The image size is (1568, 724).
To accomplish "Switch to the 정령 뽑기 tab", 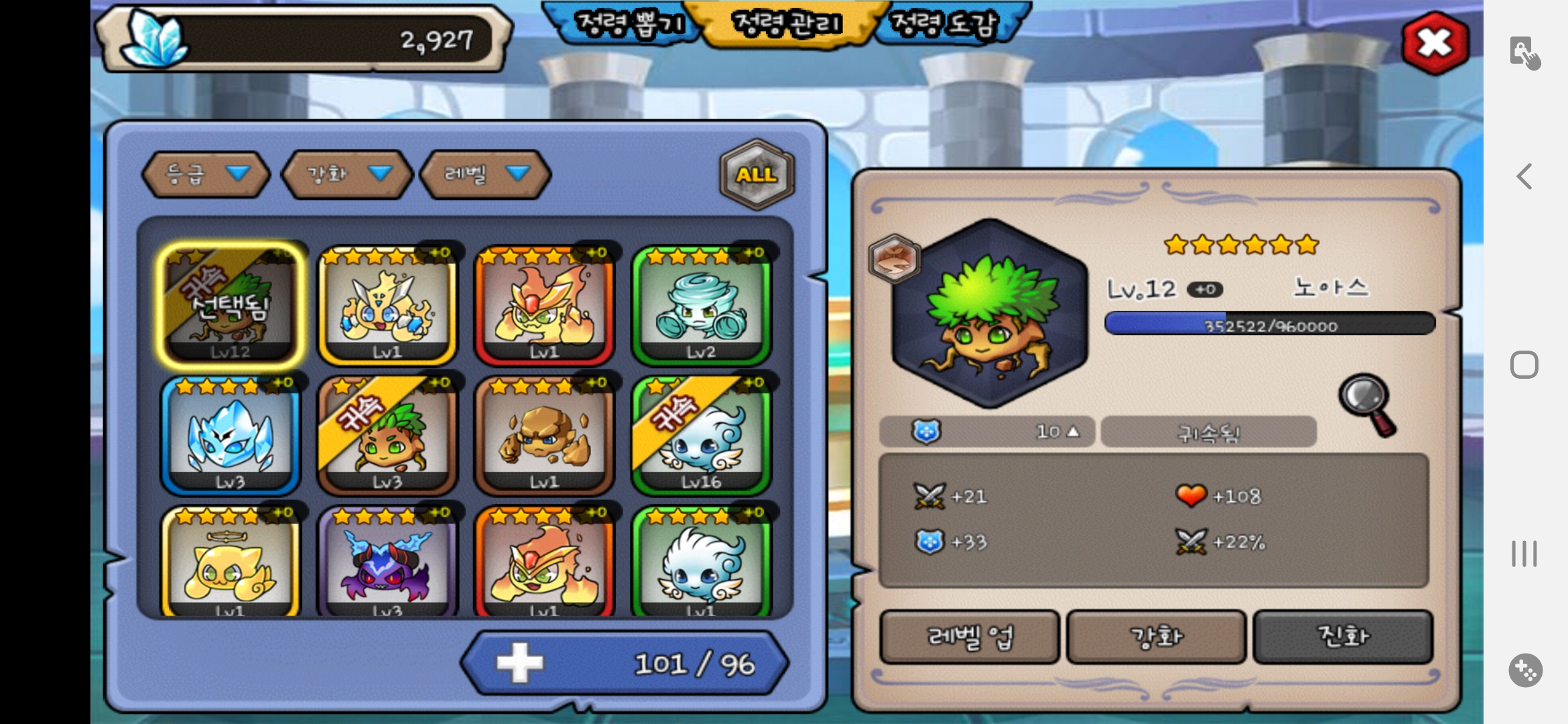I will 629,24.
